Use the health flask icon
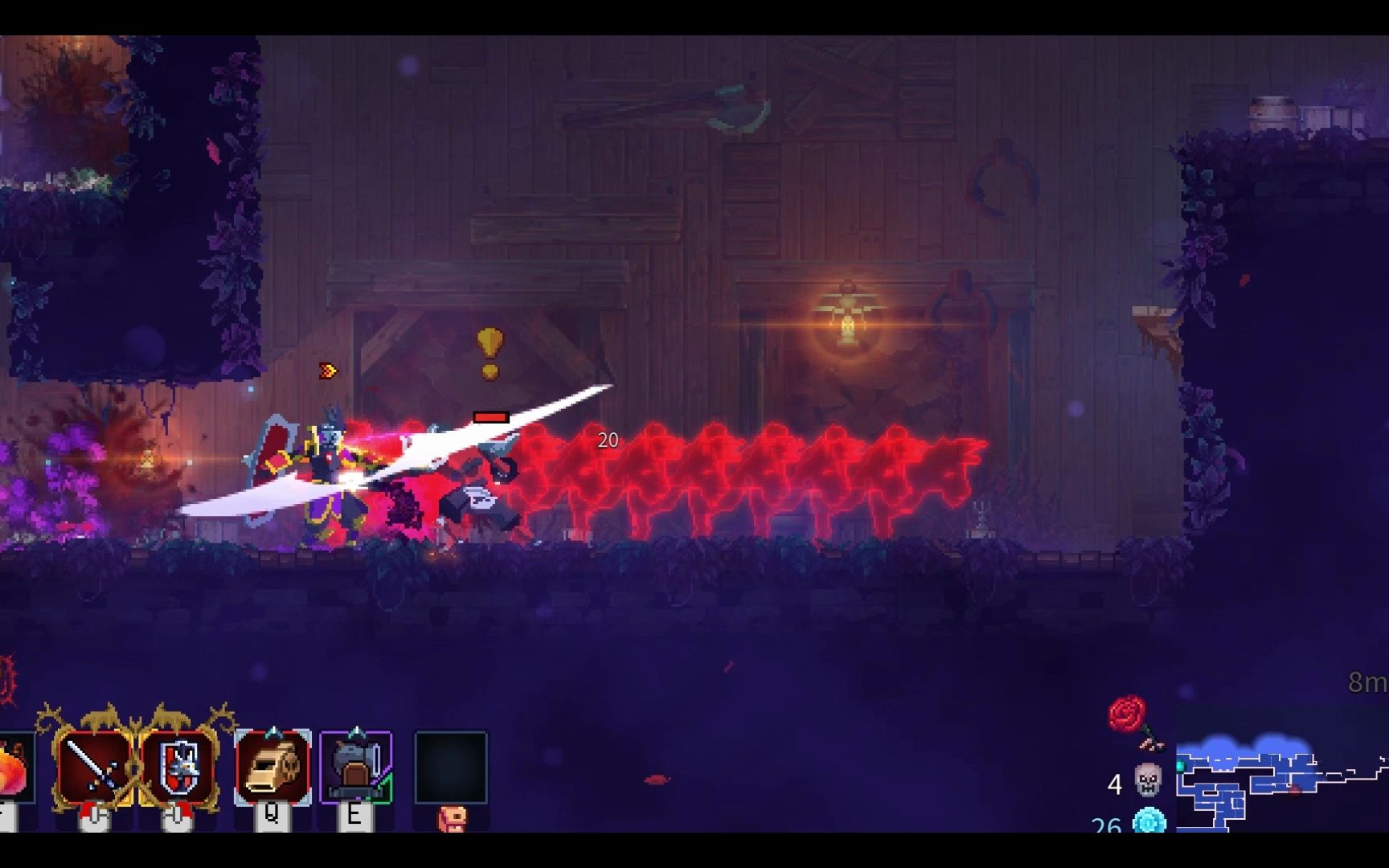Viewport: 1389px width, 868px height. (x=14, y=768)
